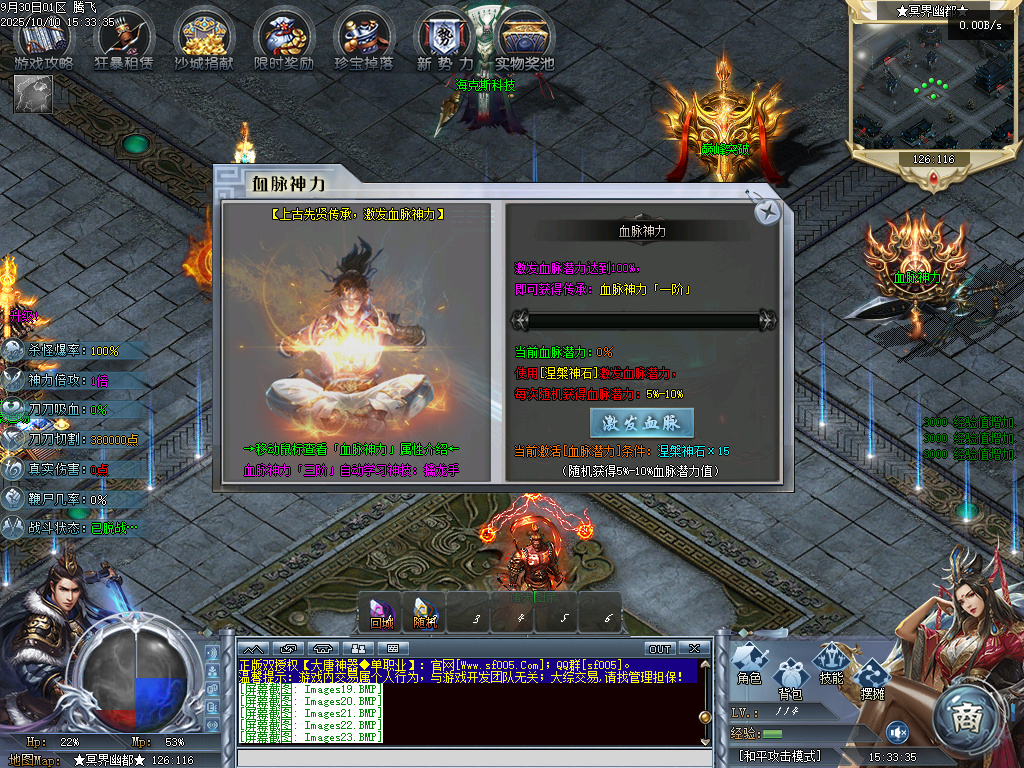Viewport: 1024px width, 768px height.
Task: Open the 沙城捐献 donation menu
Action: pyautogui.click(x=205, y=41)
